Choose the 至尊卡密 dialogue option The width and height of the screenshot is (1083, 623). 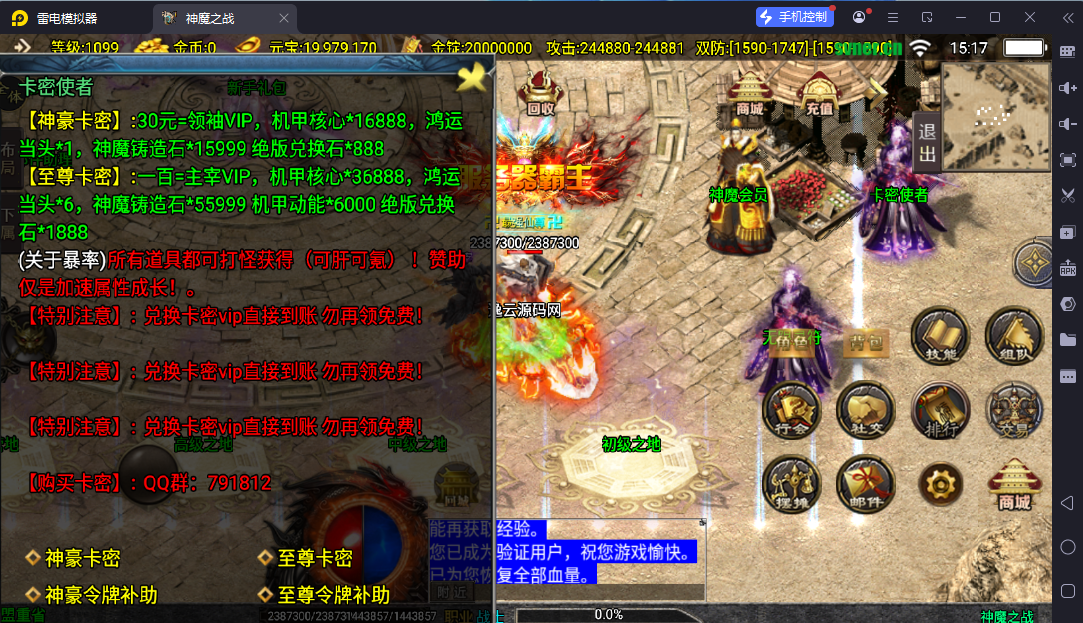[x=315, y=558]
